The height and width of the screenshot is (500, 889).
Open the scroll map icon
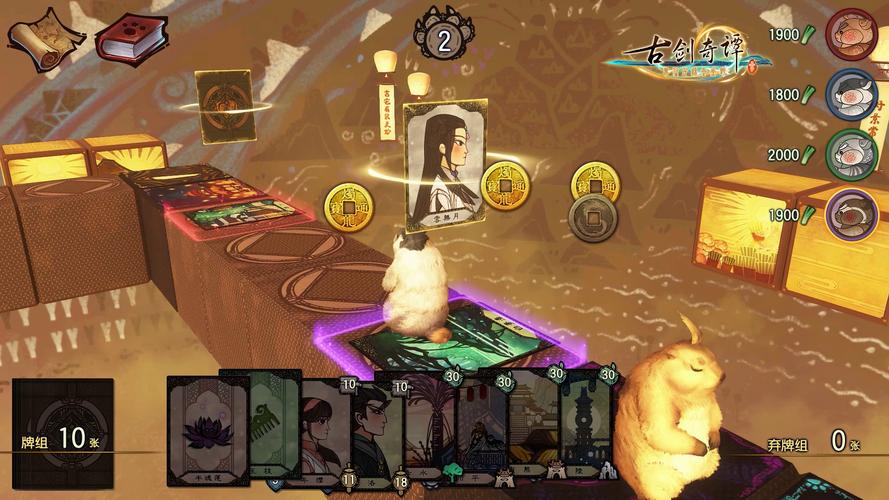tap(46, 38)
